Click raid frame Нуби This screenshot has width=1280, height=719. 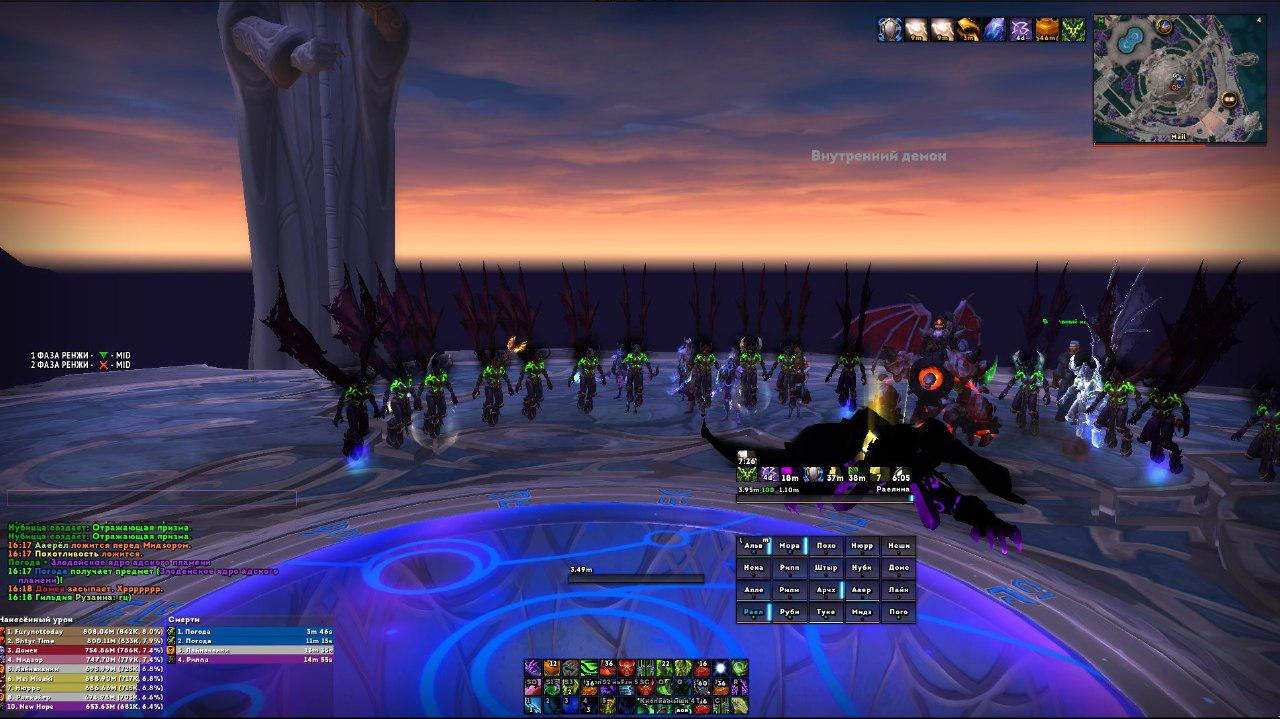pos(862,568)
